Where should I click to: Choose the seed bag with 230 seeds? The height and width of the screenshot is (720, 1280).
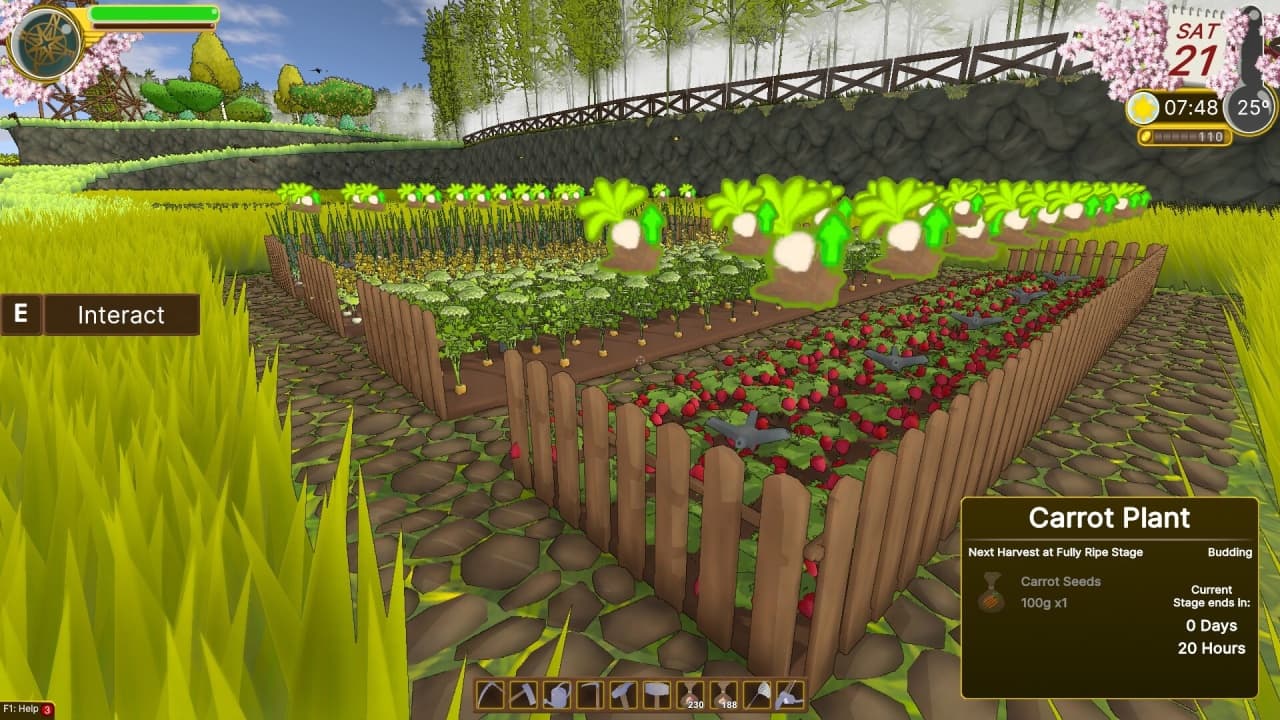(x=689, y=694)
